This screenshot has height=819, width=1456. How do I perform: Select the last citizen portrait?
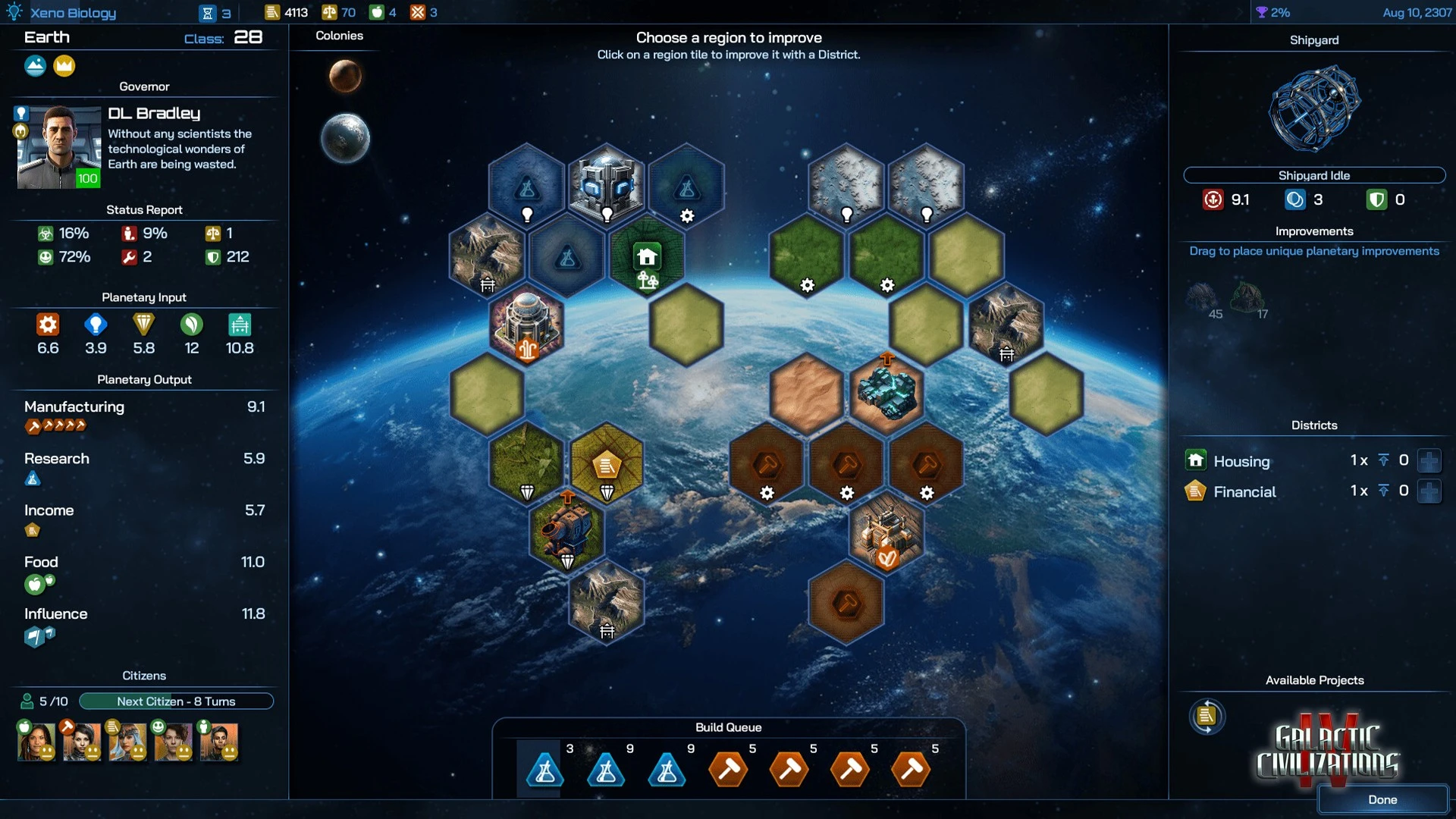pyautogui.click(x=219, y=741)
